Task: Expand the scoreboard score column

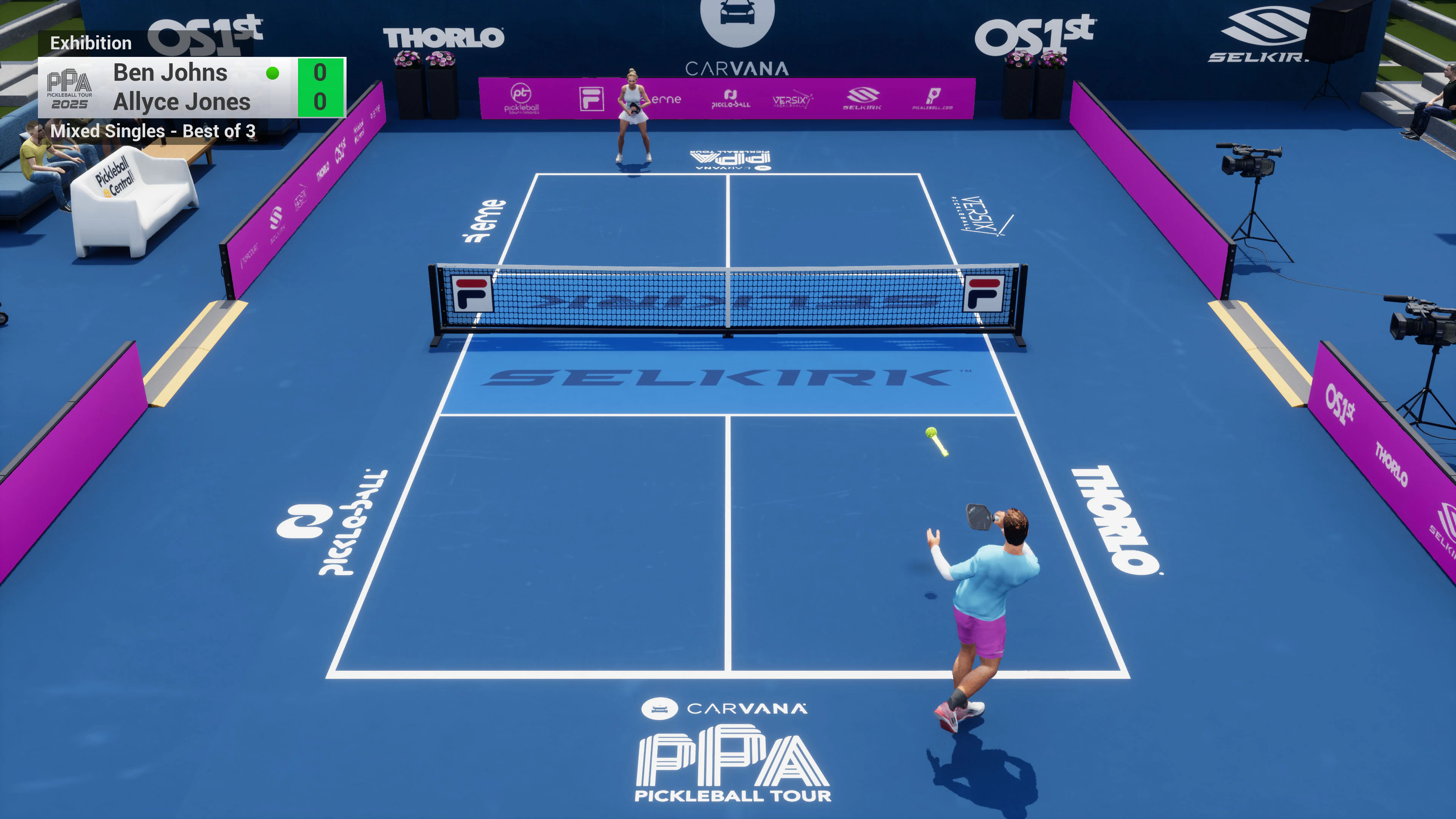Action: 320,88
